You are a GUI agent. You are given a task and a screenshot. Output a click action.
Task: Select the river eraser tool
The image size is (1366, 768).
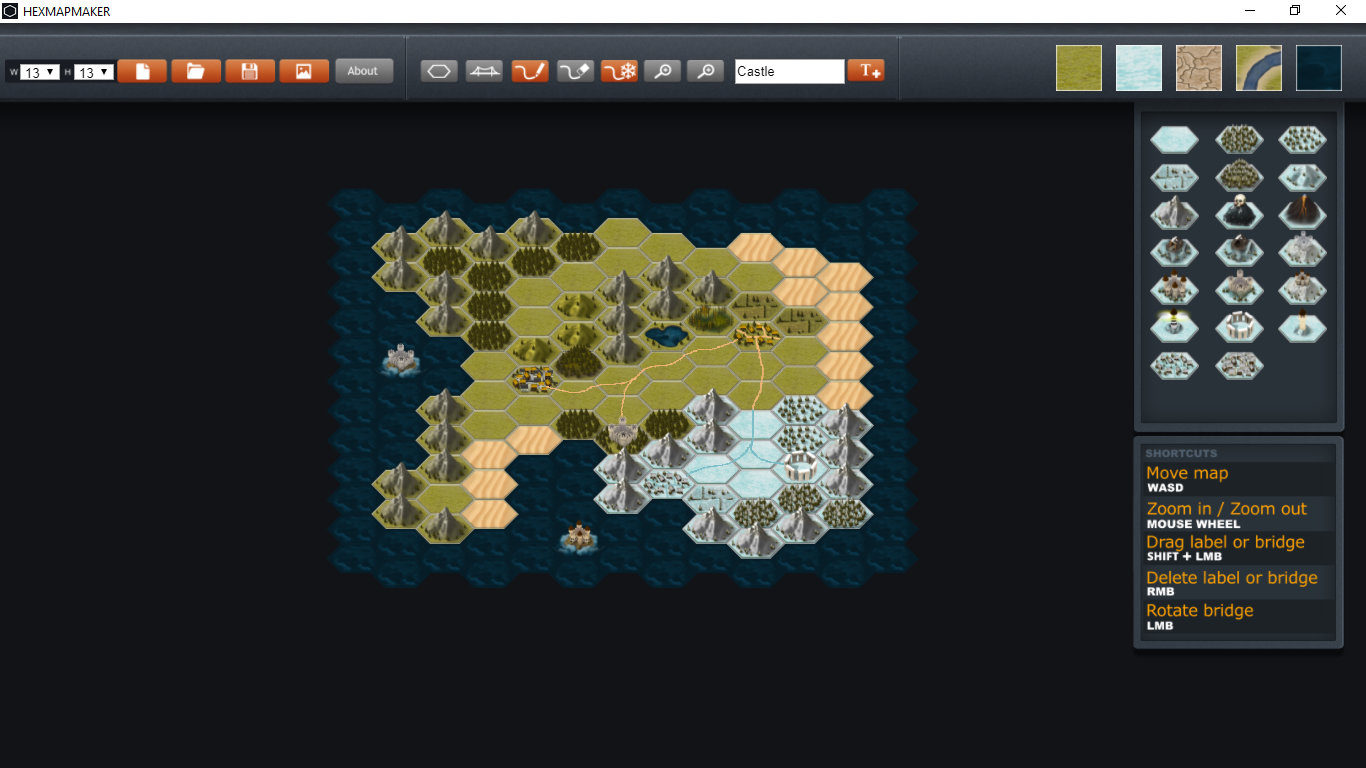tap(574, 70)
